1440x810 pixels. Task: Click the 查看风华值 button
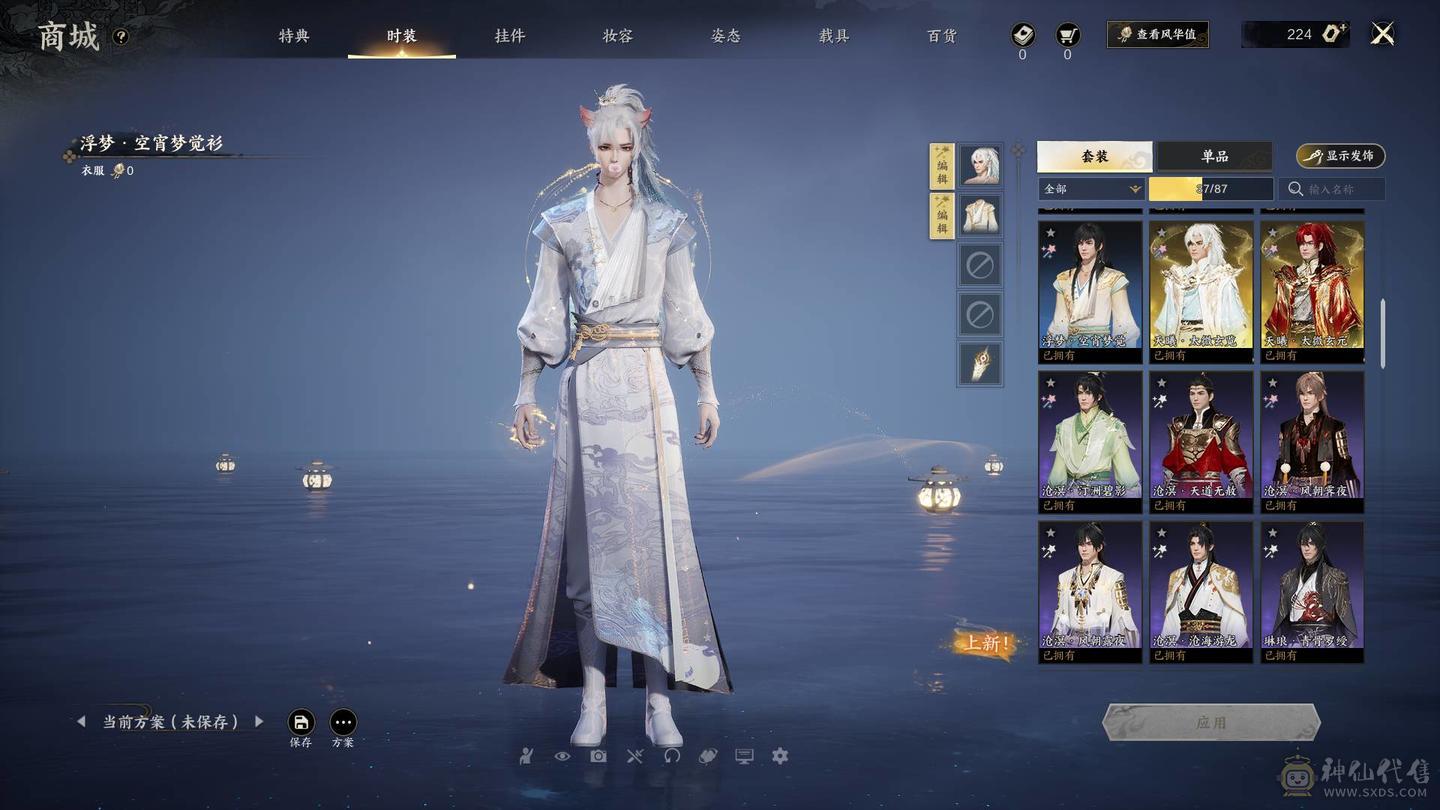[x=1157, y=34]
